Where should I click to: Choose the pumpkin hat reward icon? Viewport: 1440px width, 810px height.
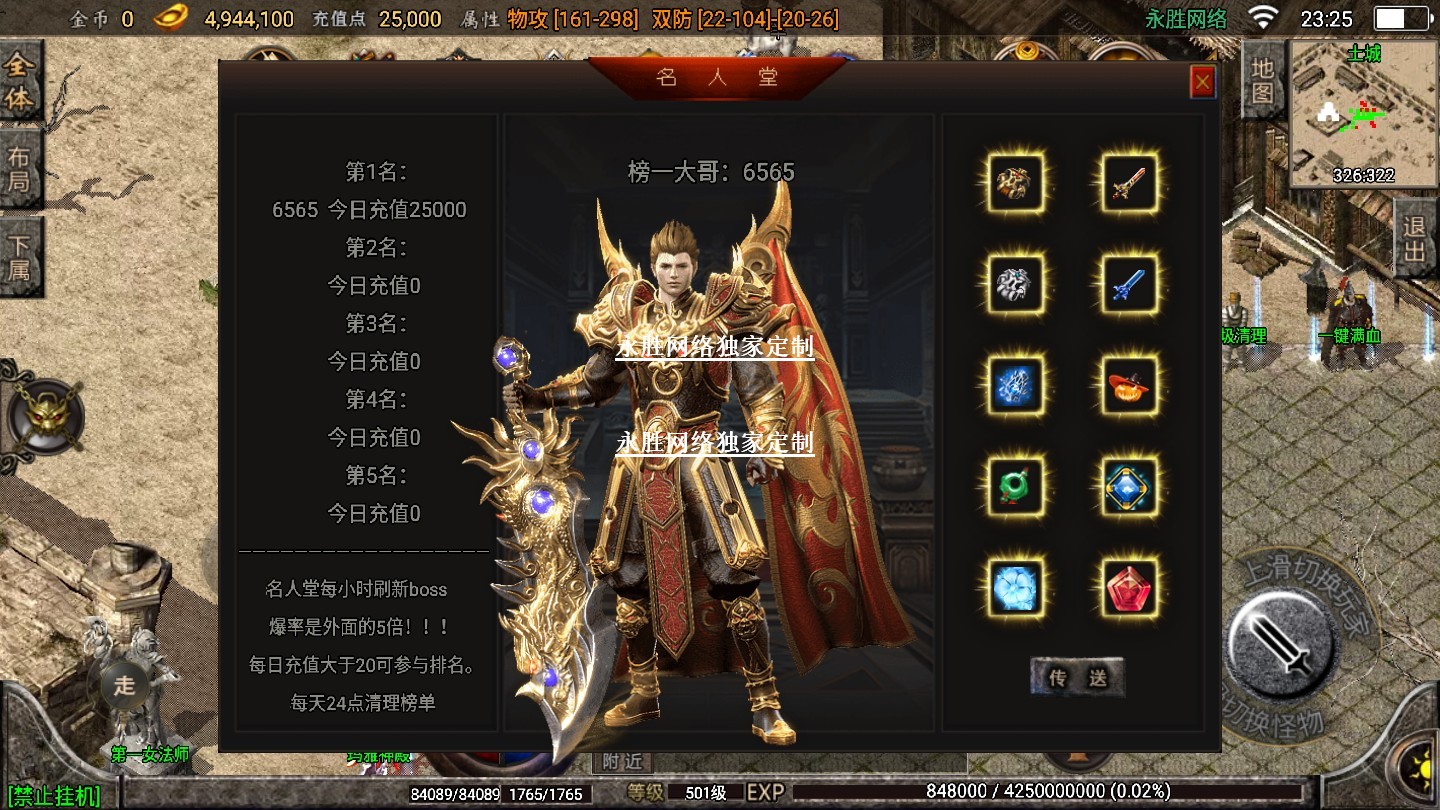tap(1130, 385)
